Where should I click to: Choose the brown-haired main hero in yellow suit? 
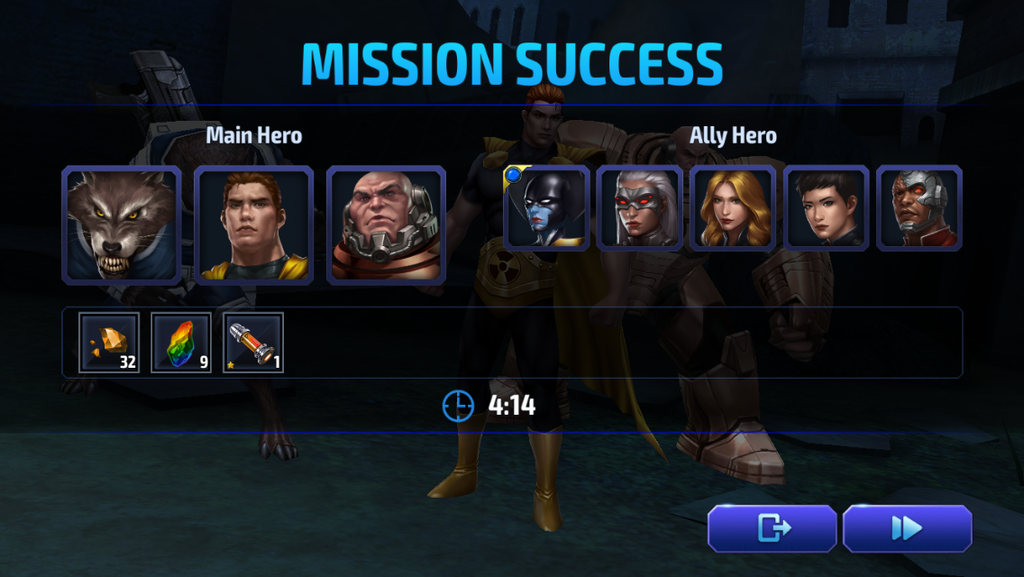(x=254, y=225)
